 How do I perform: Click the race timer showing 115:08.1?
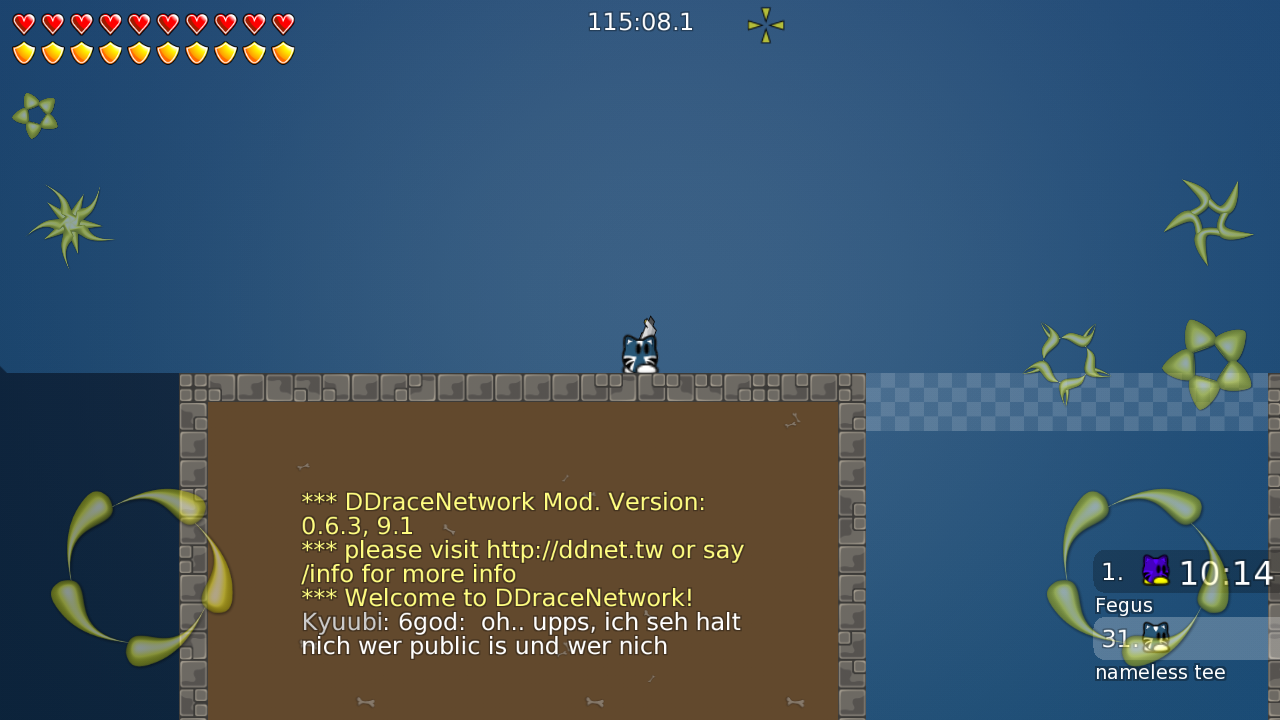click(640, 21)
